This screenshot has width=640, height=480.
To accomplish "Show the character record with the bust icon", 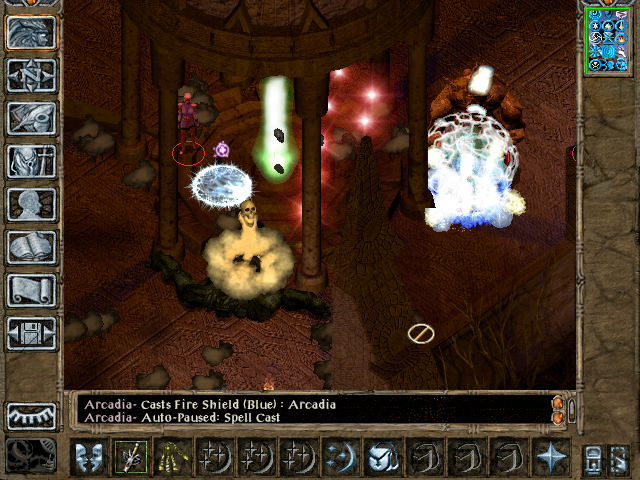I will tap(32, 204).
